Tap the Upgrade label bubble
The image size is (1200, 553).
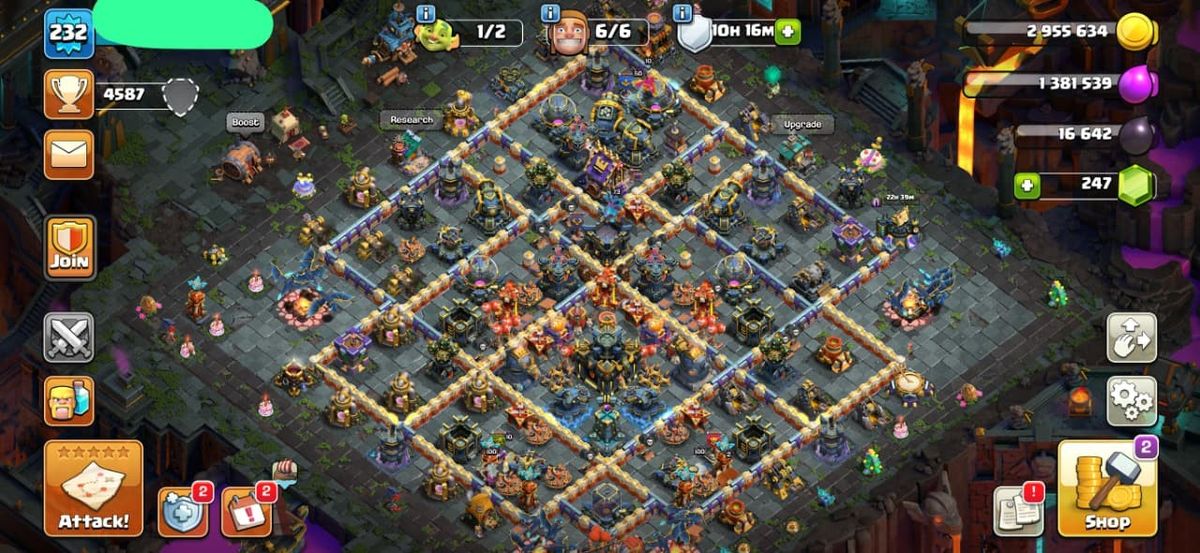[802, 125]
